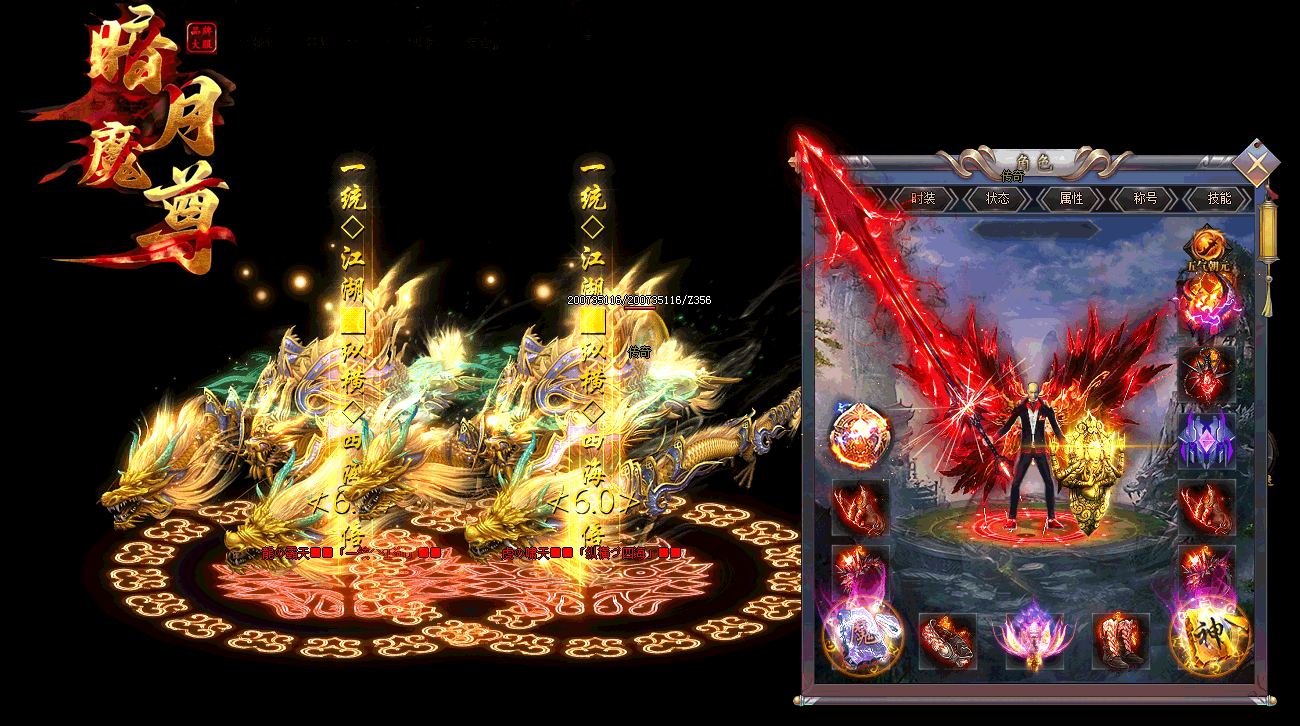Viewport: 1300px width, 726px height.
Task: Select the round fiery medallion slot
Action: pos(860,437)
